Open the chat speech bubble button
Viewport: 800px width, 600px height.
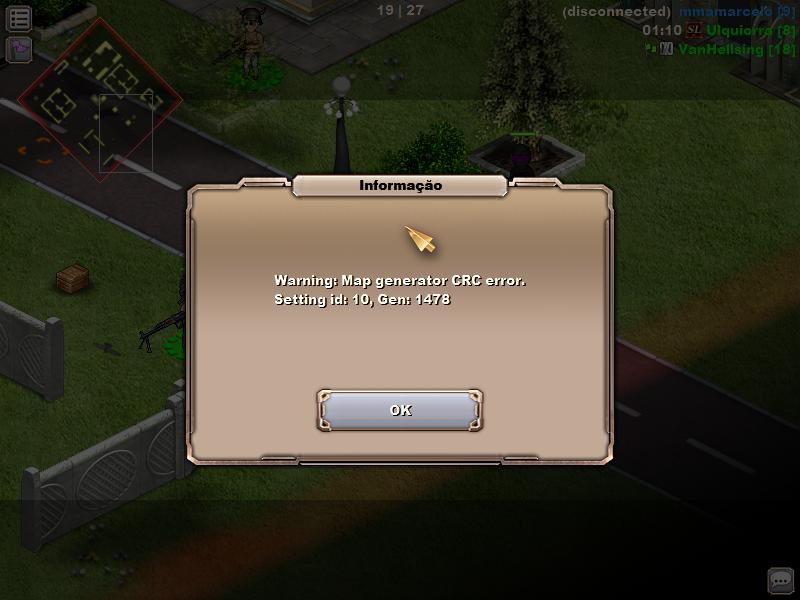coord(780,580)
